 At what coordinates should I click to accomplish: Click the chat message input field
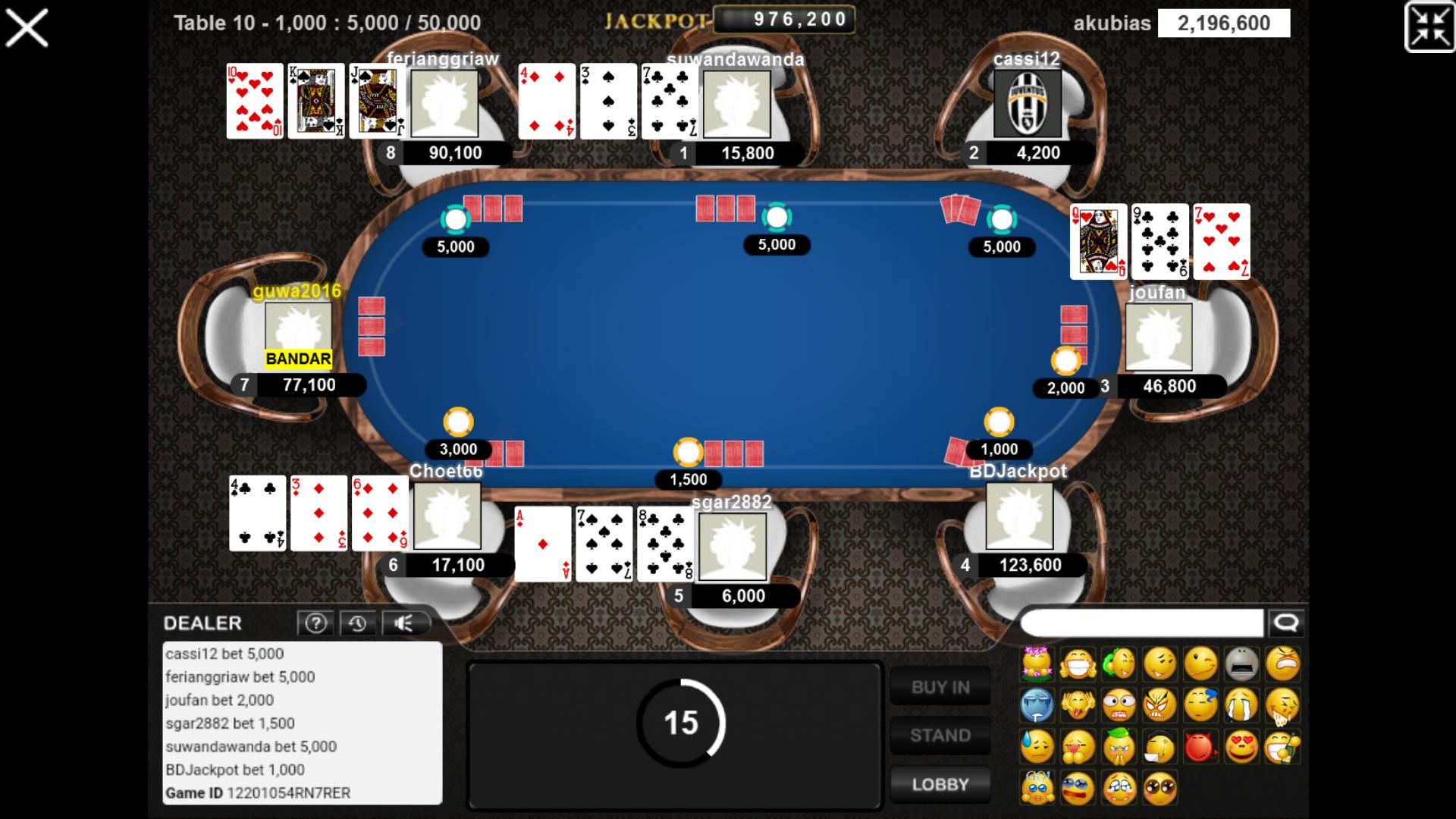[1141, 623]
